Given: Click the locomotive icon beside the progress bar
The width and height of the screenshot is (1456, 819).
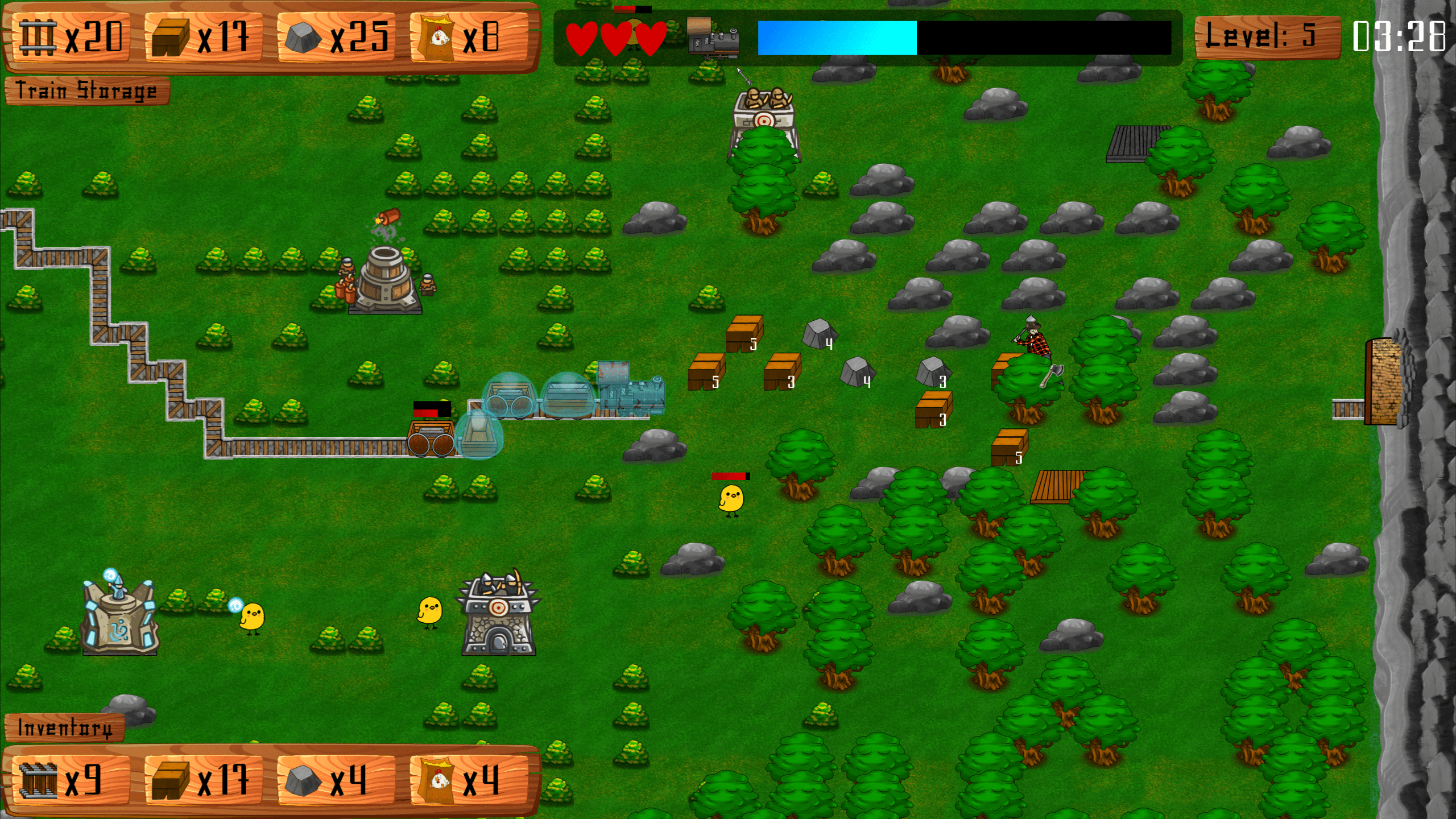Looking at the screenshot, I should click(x=713, y=39).
